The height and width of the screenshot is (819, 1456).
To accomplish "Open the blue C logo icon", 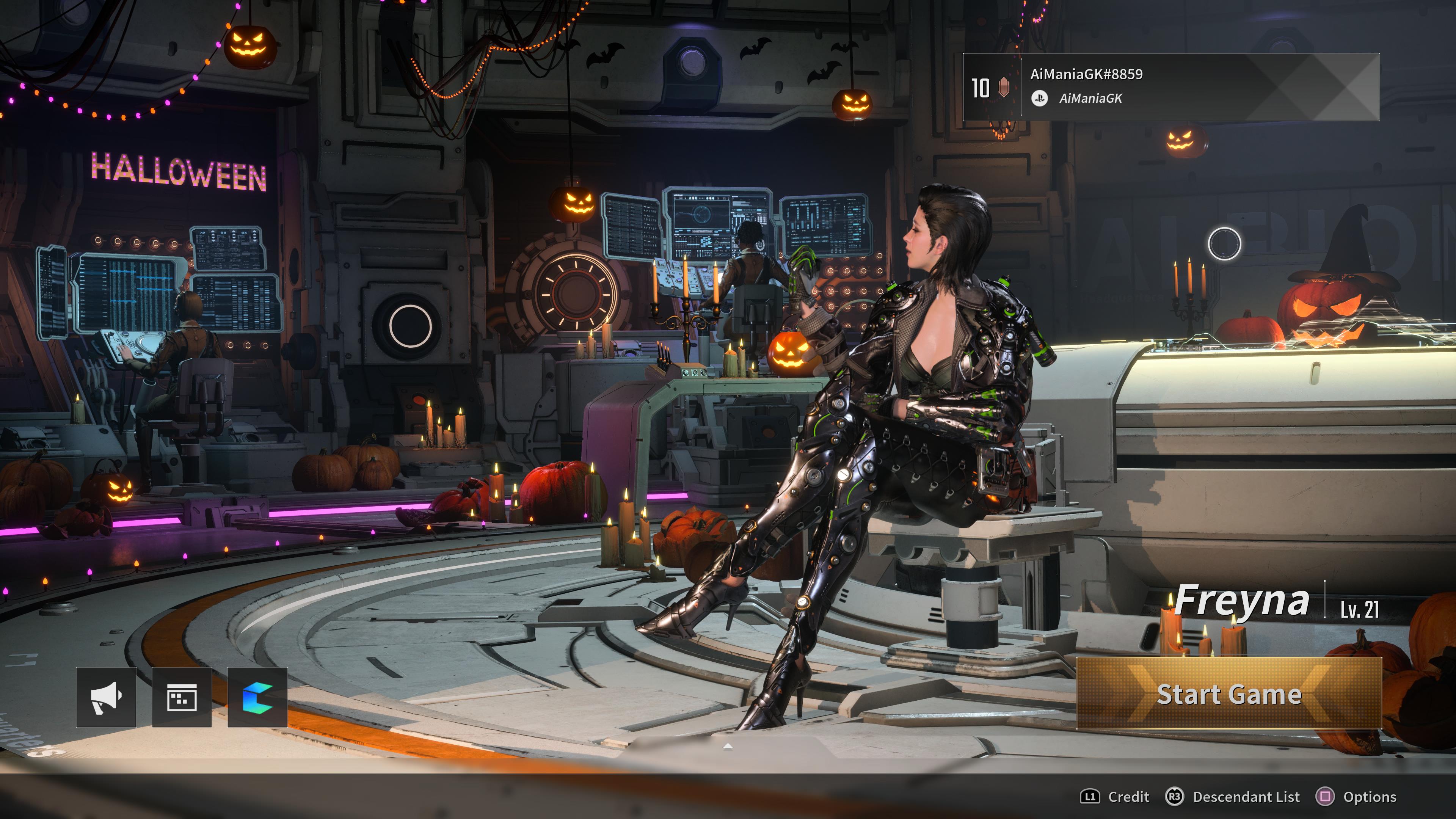I will point(258,697).
